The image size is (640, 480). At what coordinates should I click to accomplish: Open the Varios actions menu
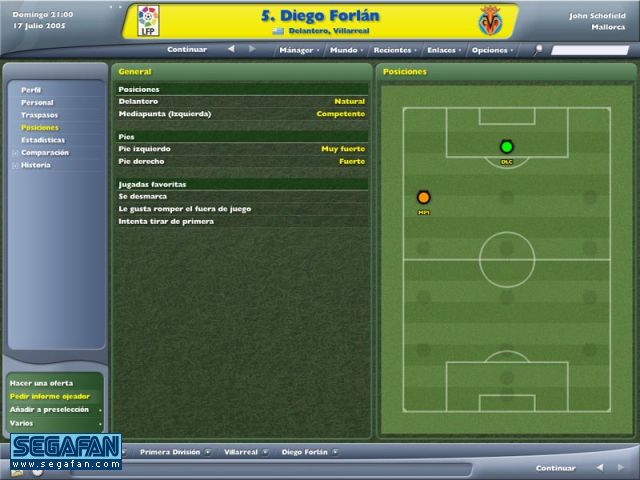click(x=22, y=423)
